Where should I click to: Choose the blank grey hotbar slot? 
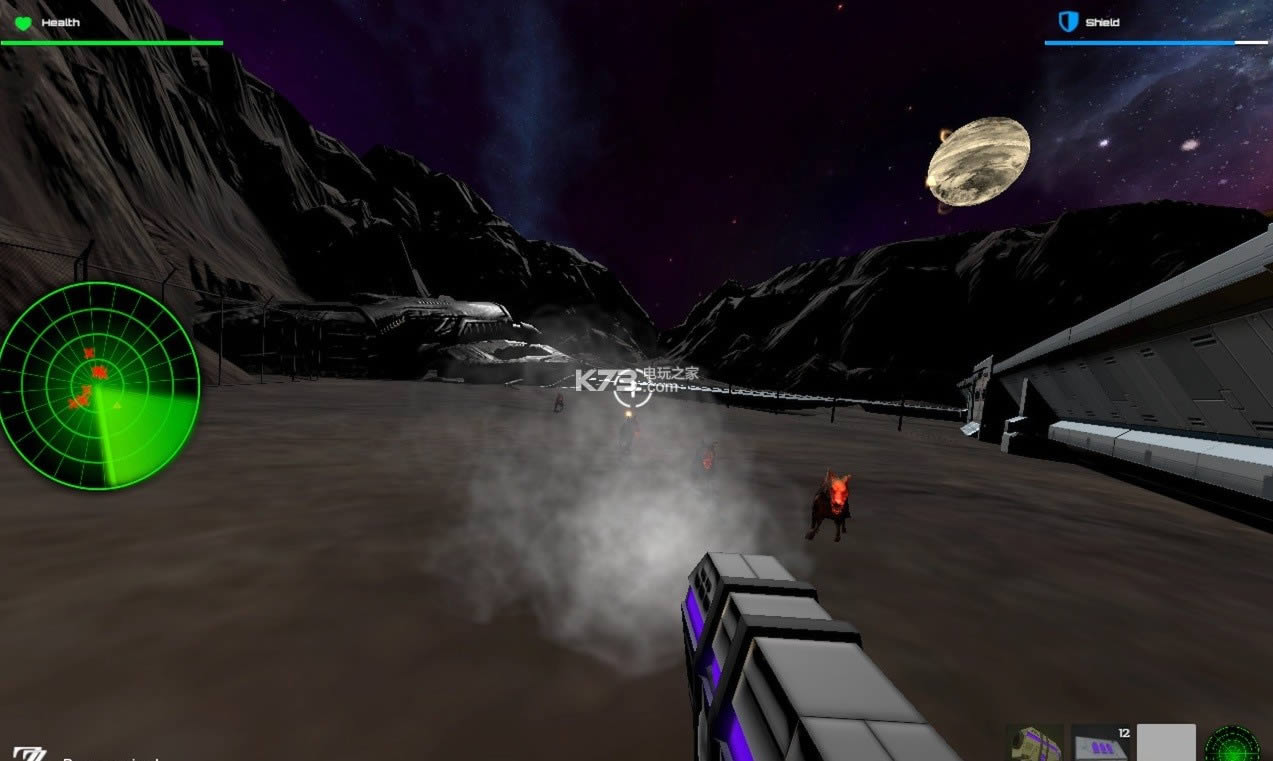tap(1166, 743)
